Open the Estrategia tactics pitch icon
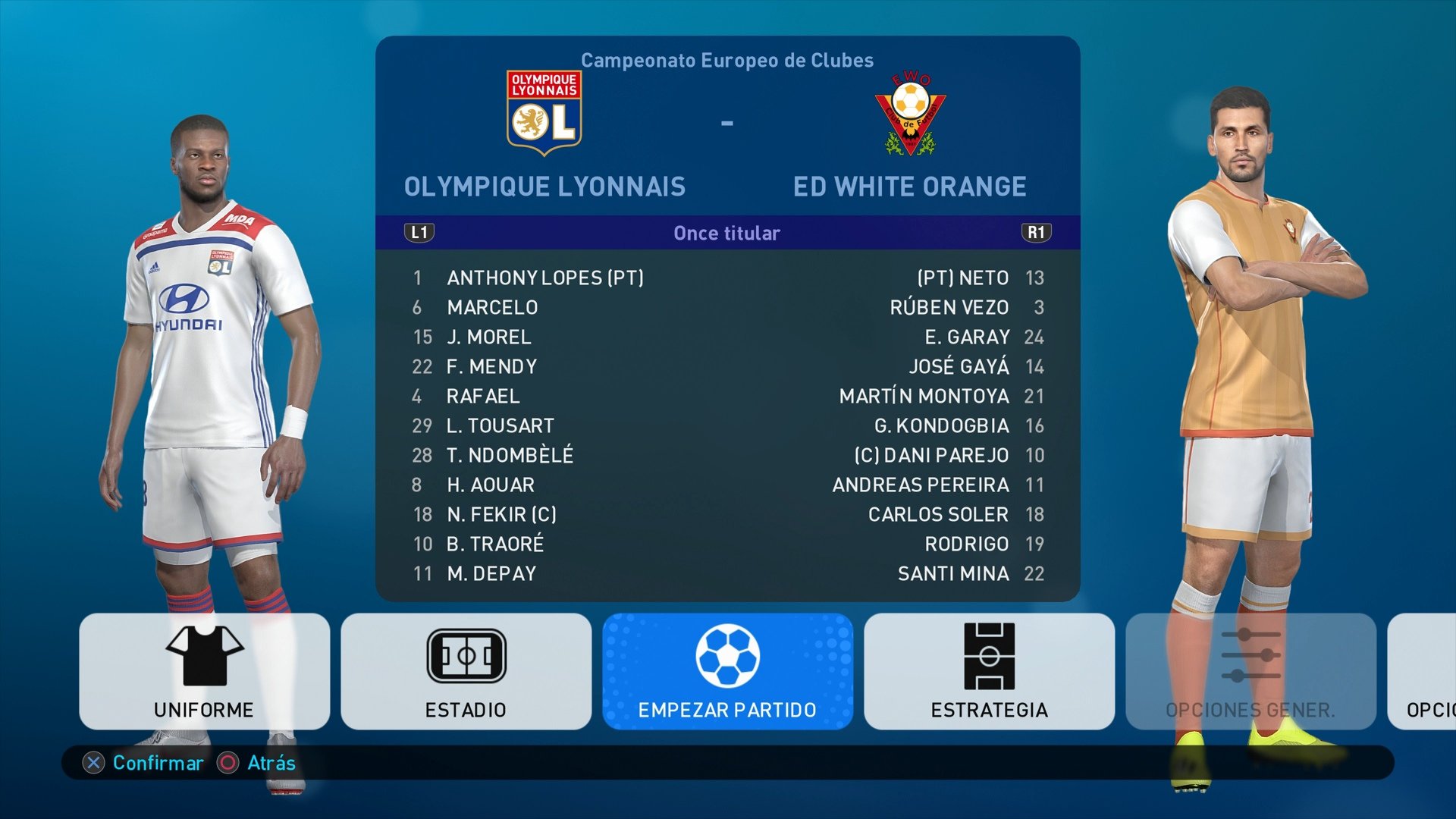This screenshot has width=1456, height=819. [990, 657]
